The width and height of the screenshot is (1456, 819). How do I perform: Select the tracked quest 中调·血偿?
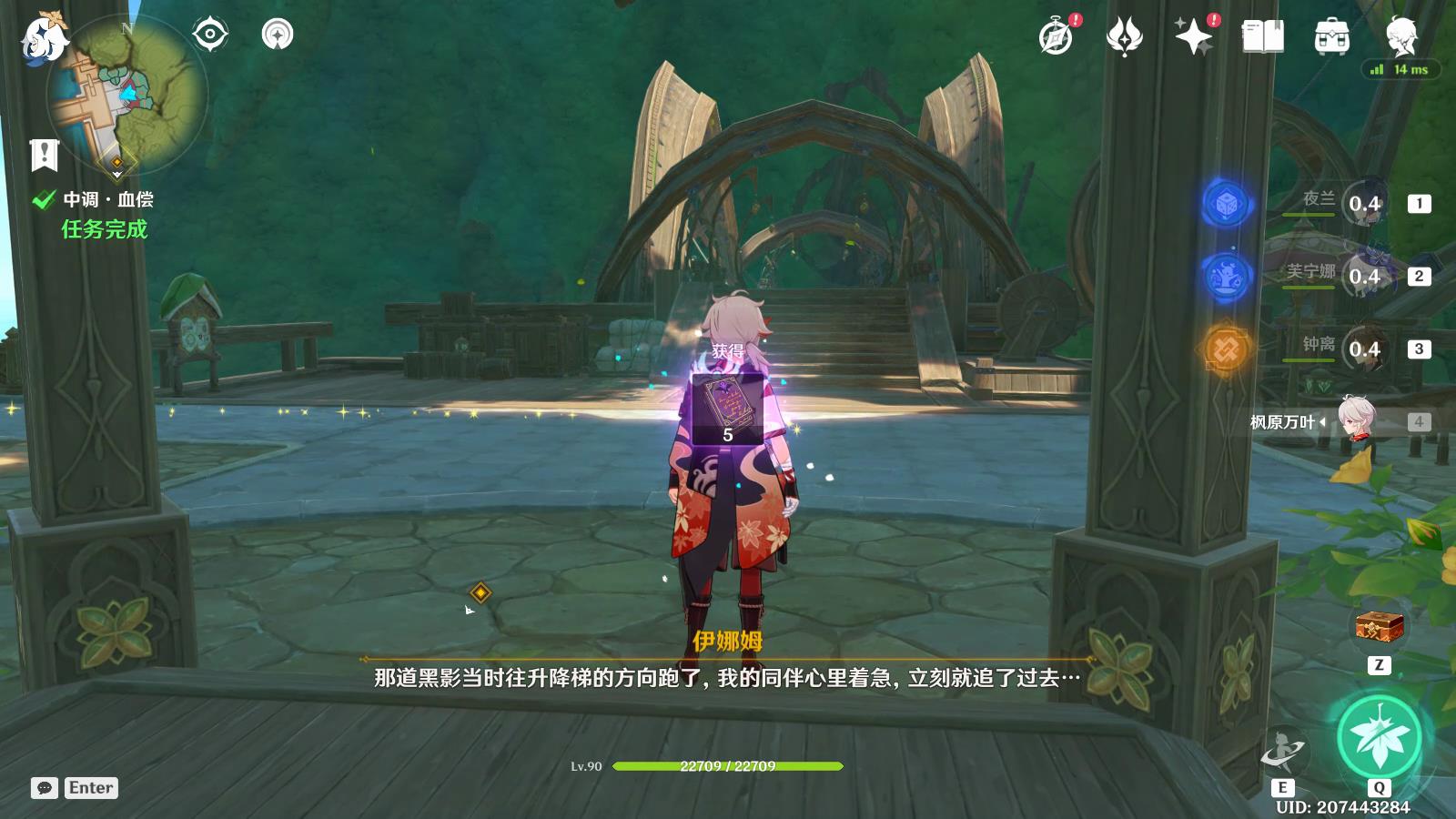tap(107, 199)
